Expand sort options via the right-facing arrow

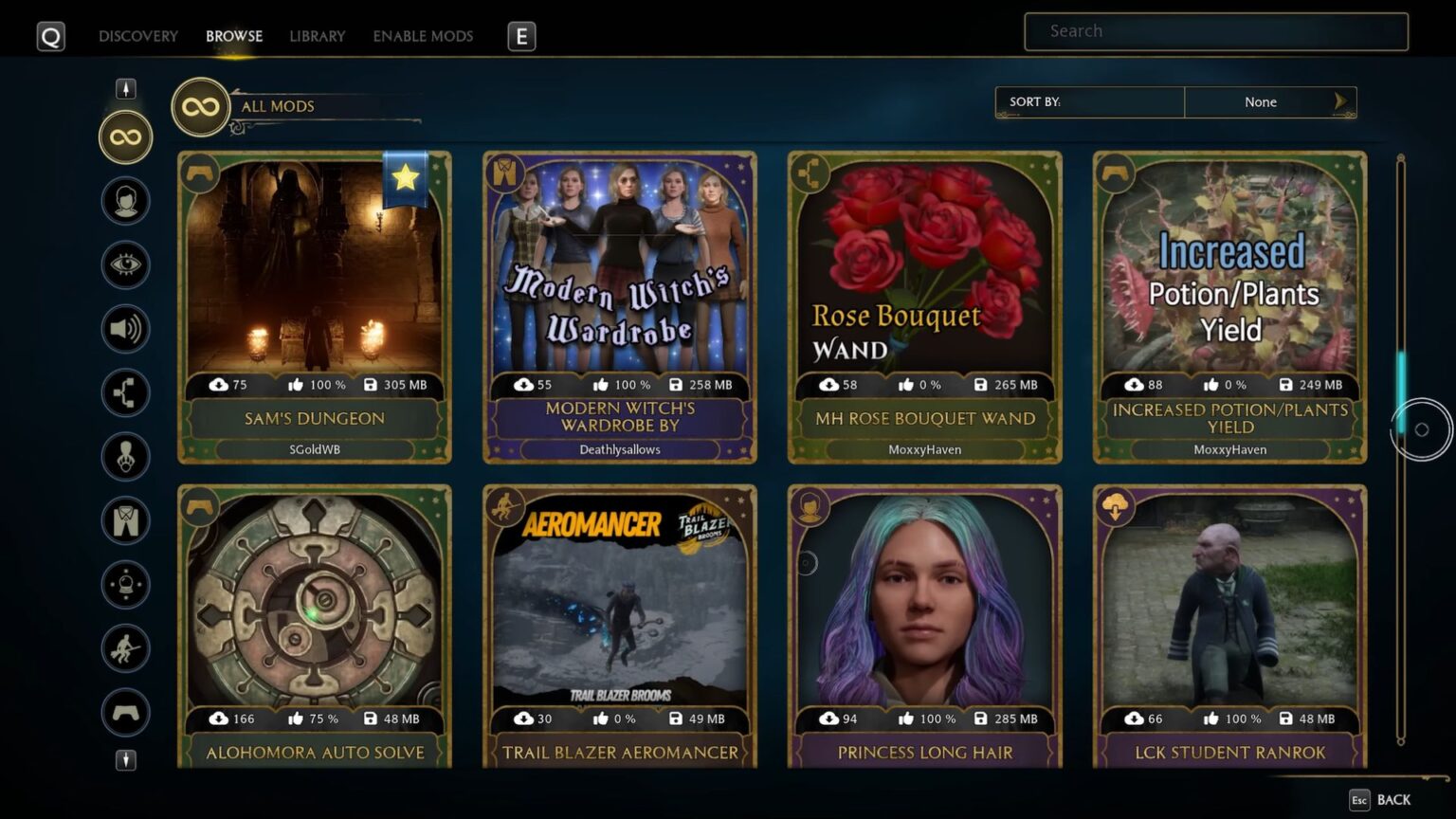pos(1340,101)
